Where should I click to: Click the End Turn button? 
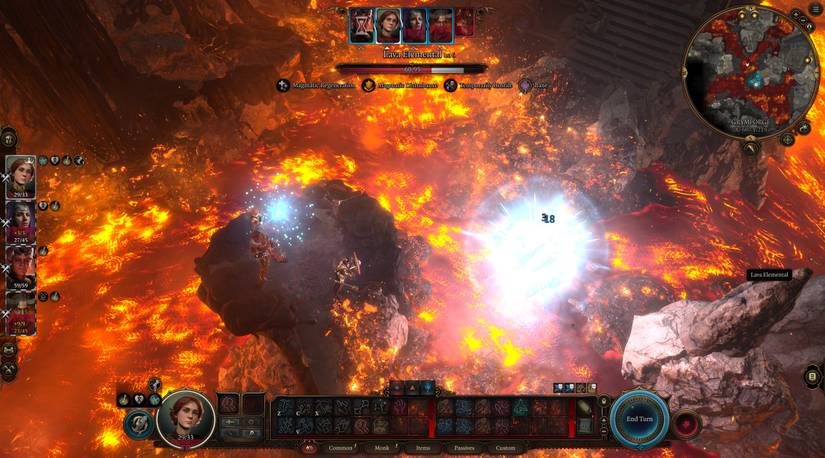[x=640, y=417]
